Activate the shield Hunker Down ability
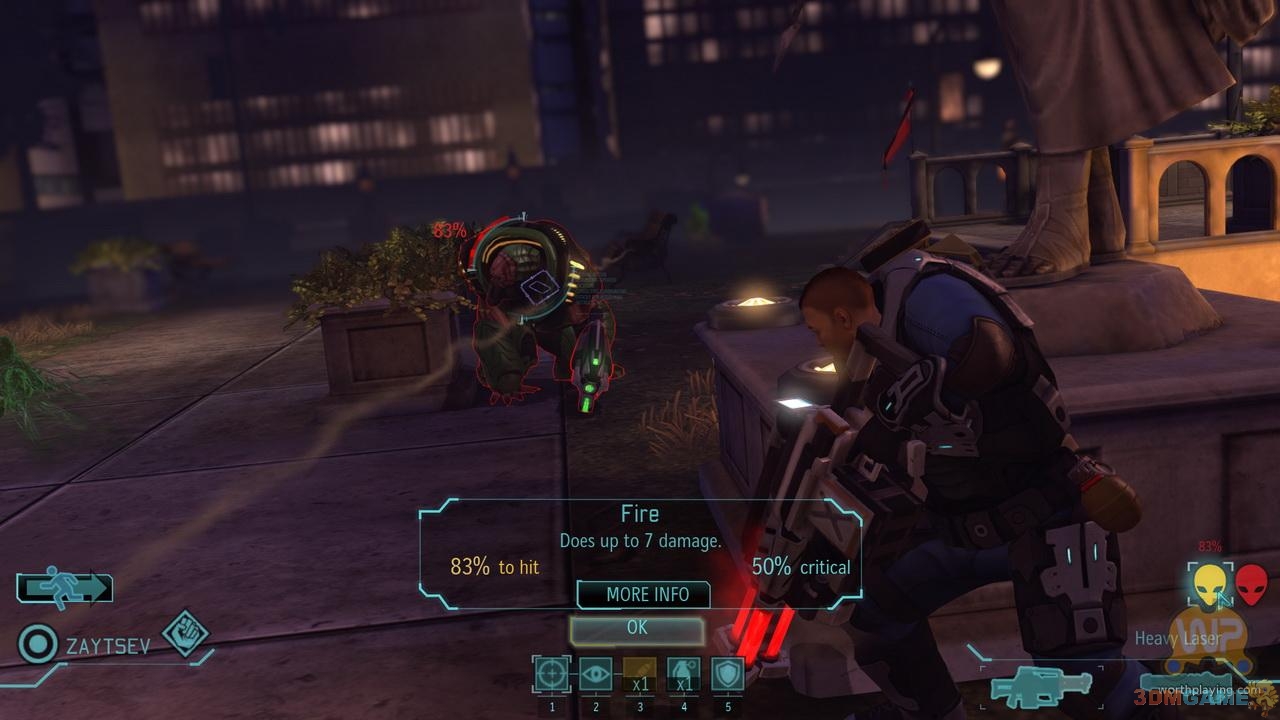The height and width of the screenshot is (720, 1280). coord(727,674)
